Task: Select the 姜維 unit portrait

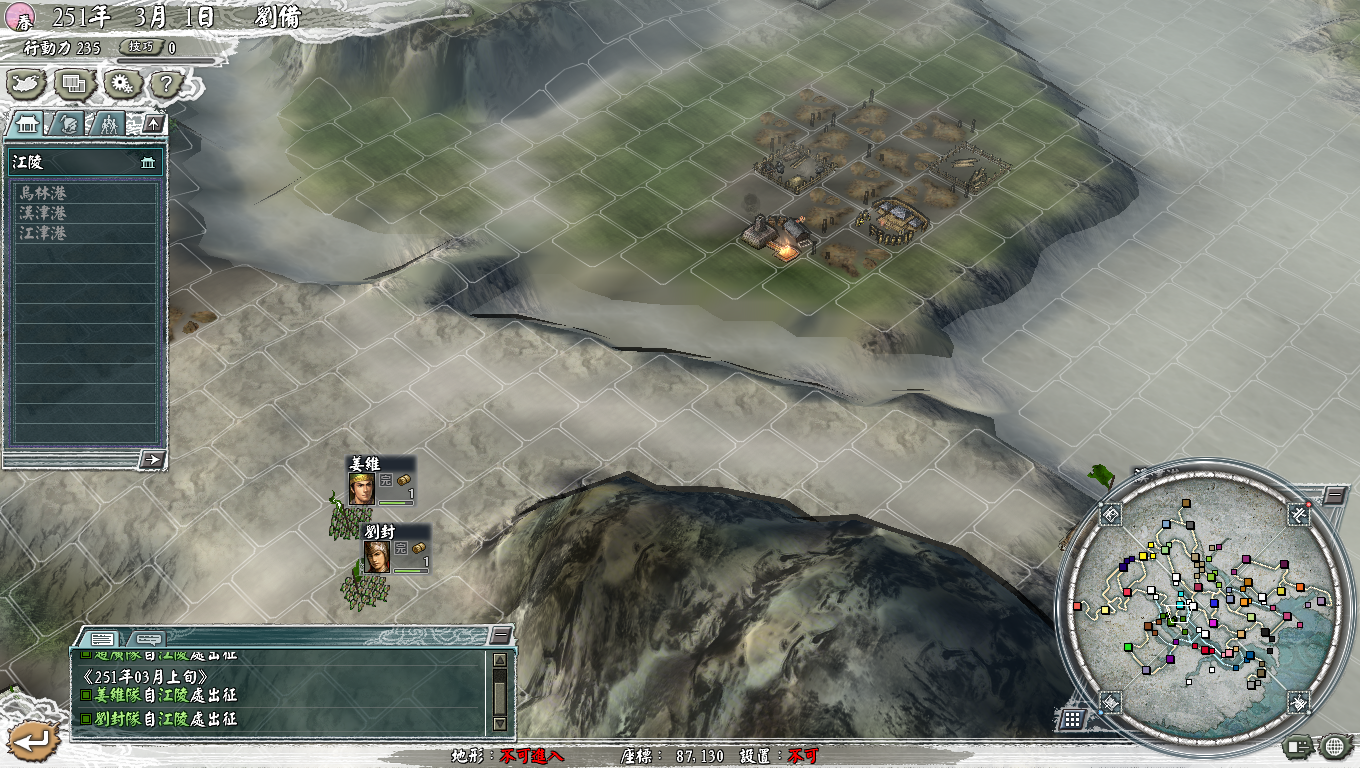Action: (361, 488)
